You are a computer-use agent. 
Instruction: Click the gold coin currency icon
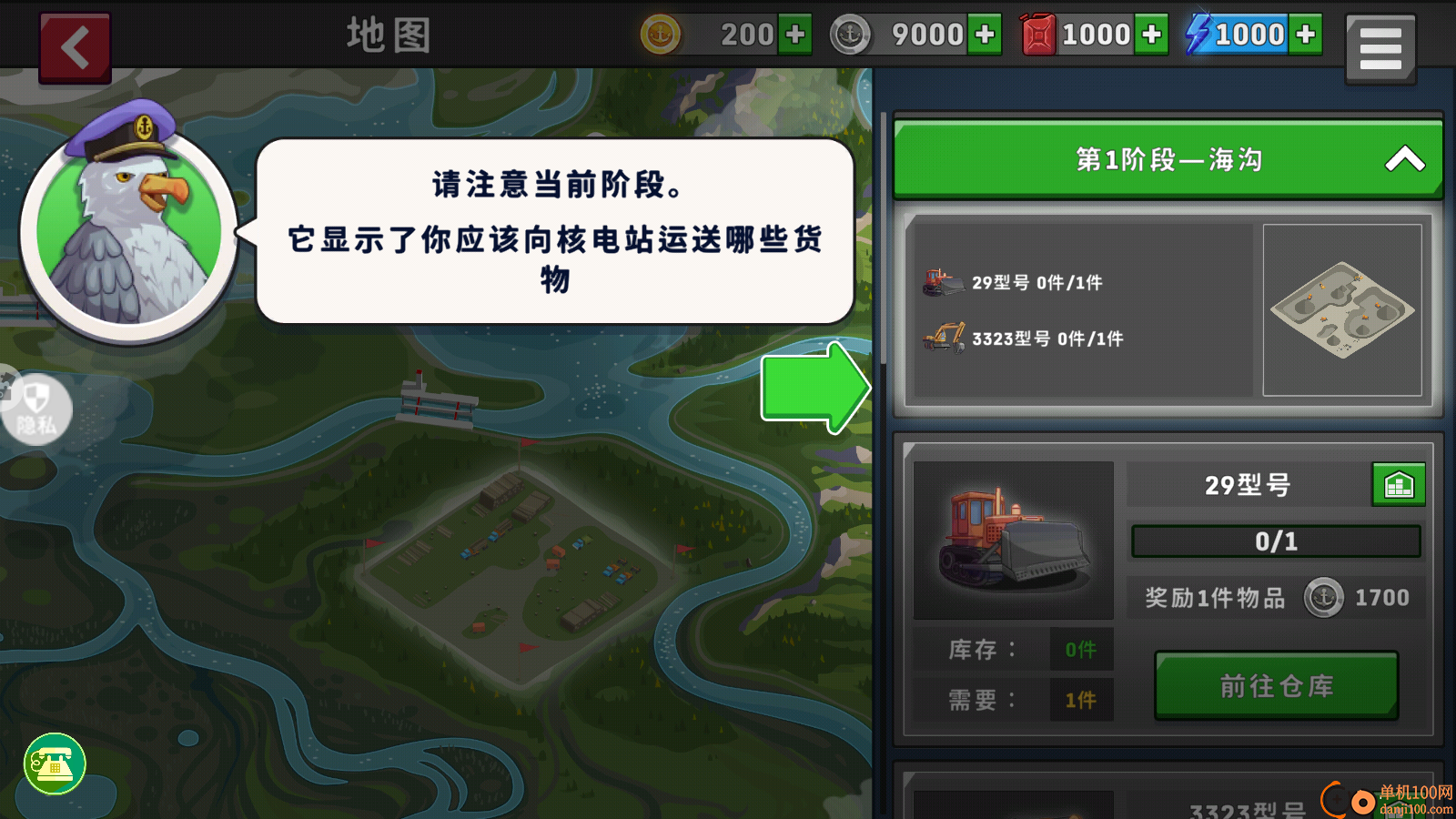point(658,35)
